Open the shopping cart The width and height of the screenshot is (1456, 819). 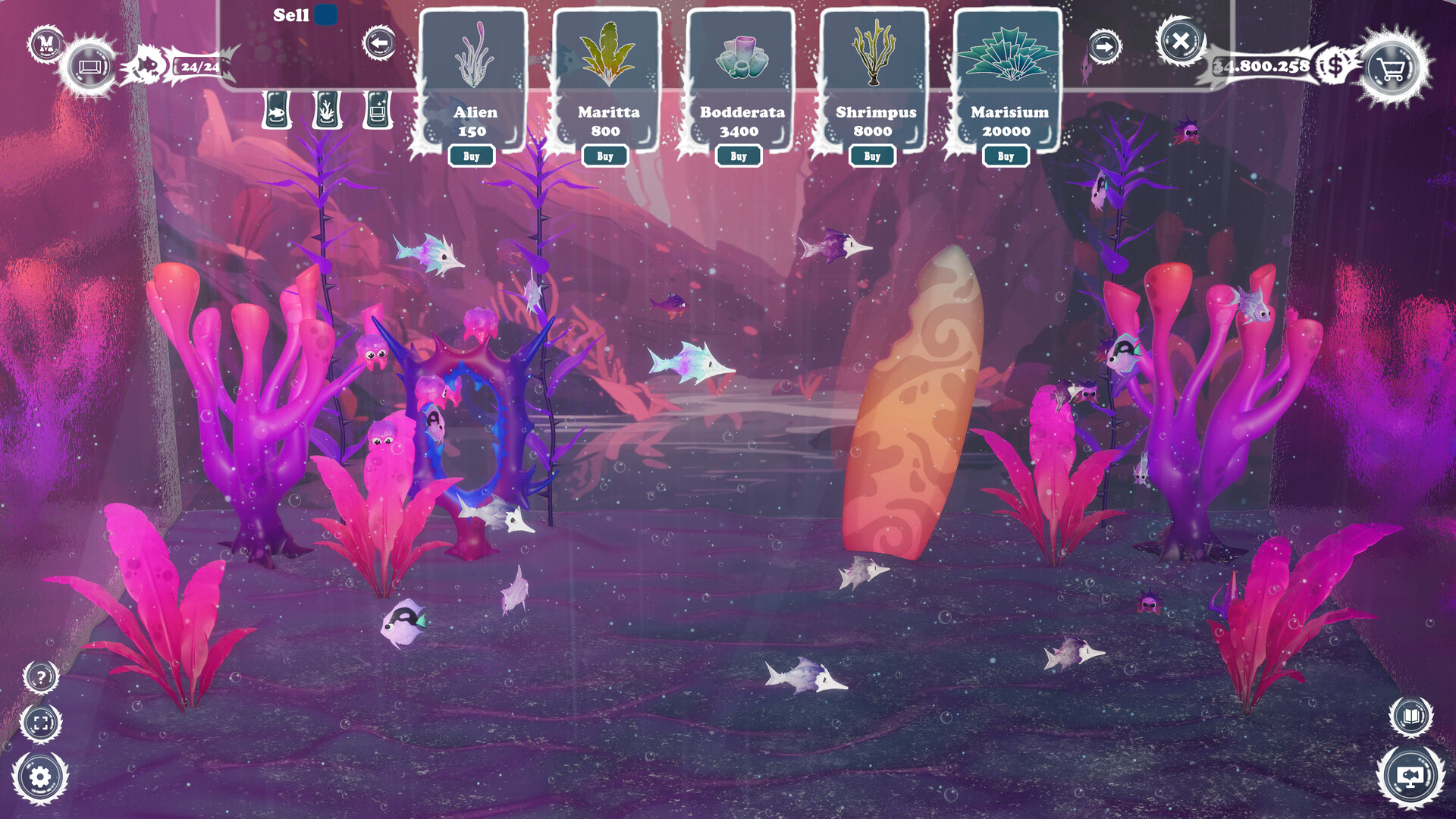[x=1392, y=68]
